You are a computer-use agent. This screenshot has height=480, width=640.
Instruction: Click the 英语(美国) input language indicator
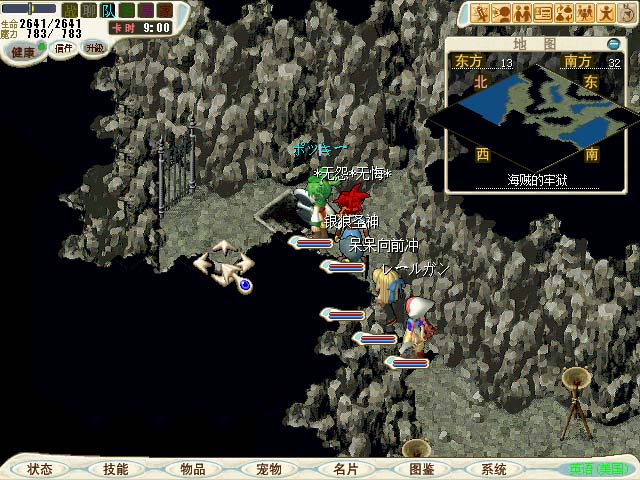pyautogui.click(x=600, y=468)
